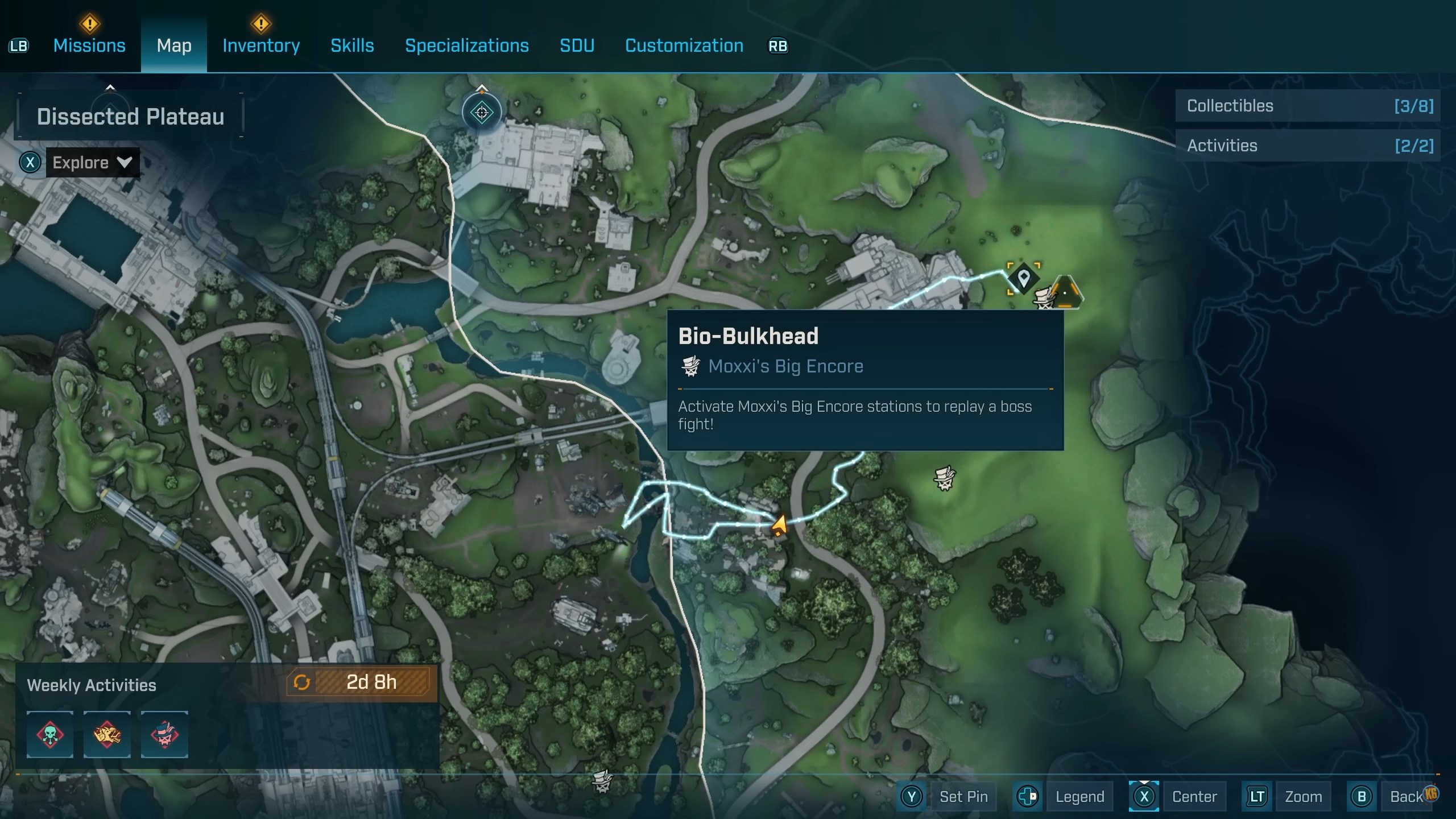The image size is (1456, 819).
Task: Open the Inventory tab
Action: 261,45
